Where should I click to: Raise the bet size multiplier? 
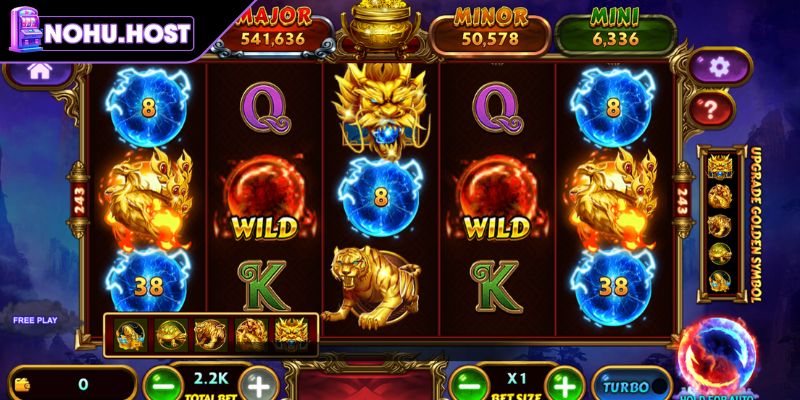click(563, 384)
